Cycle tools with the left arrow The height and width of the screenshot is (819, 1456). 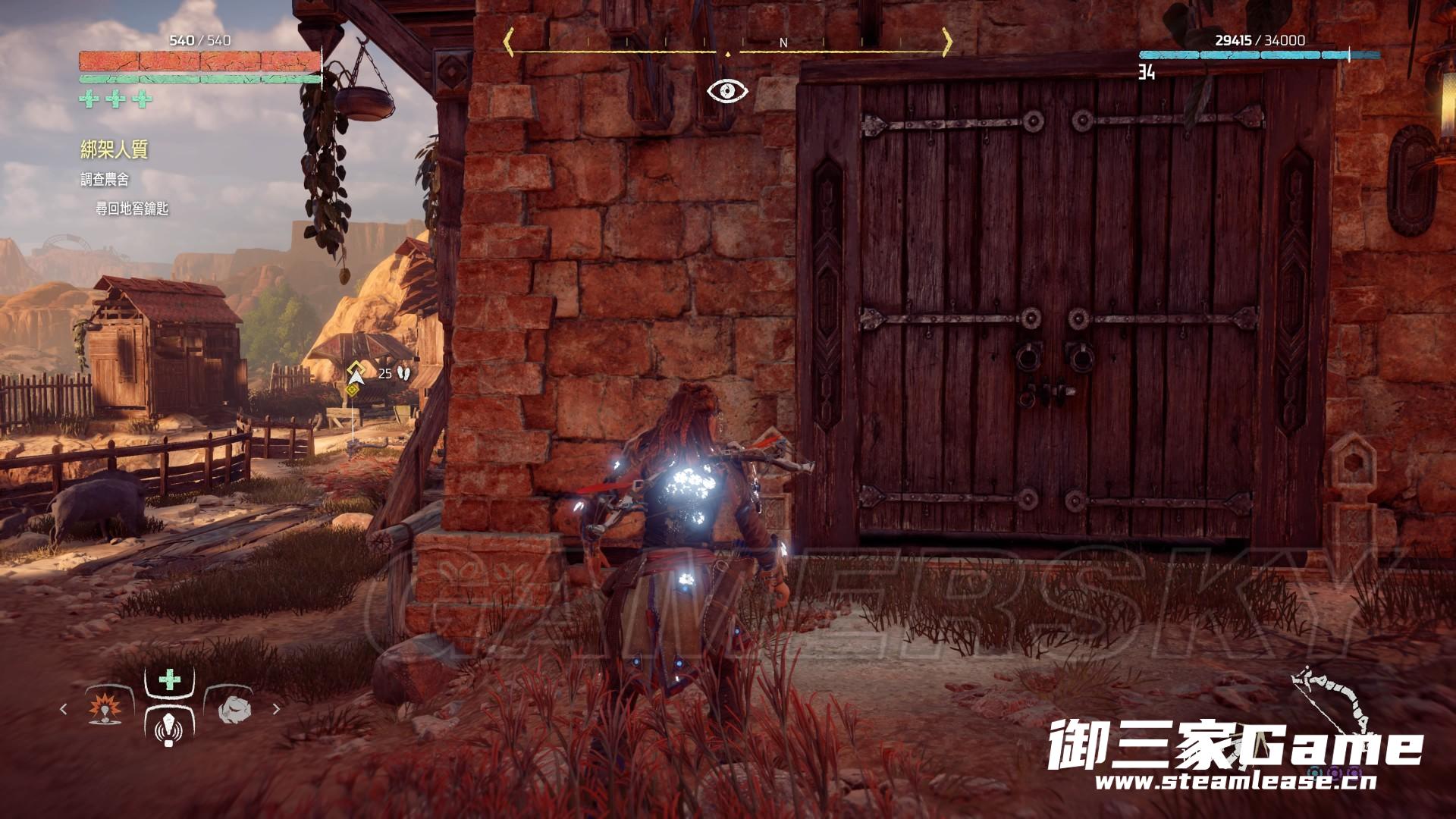pos(64,709)
